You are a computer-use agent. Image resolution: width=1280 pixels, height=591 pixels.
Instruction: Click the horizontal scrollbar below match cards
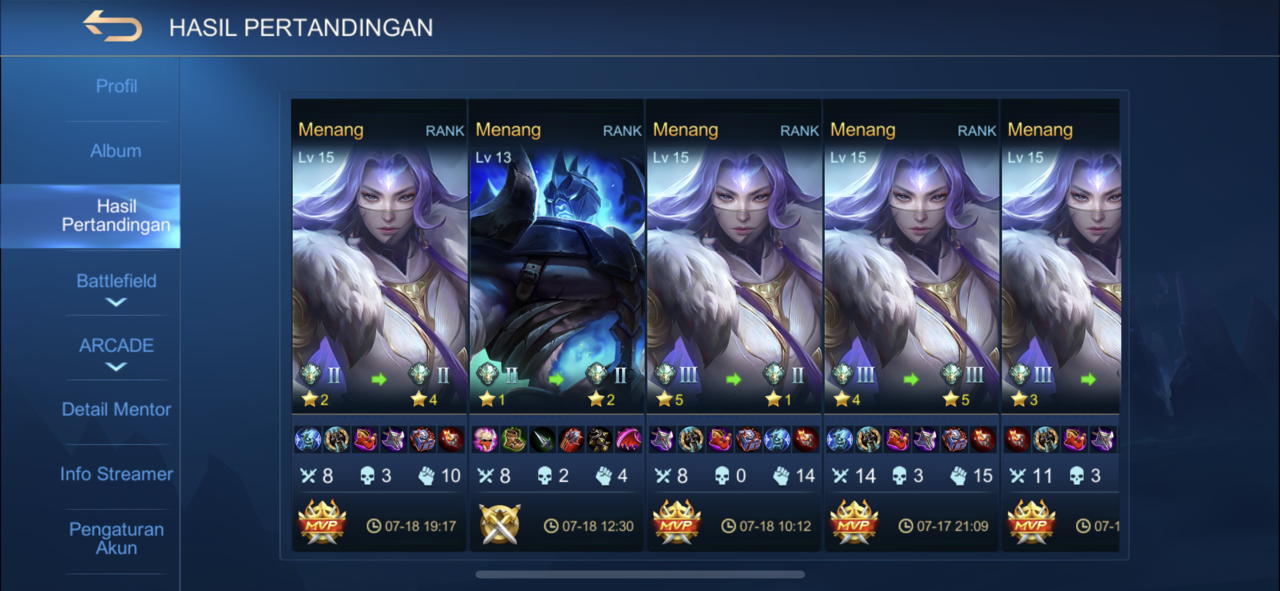(x=640, y=574)
